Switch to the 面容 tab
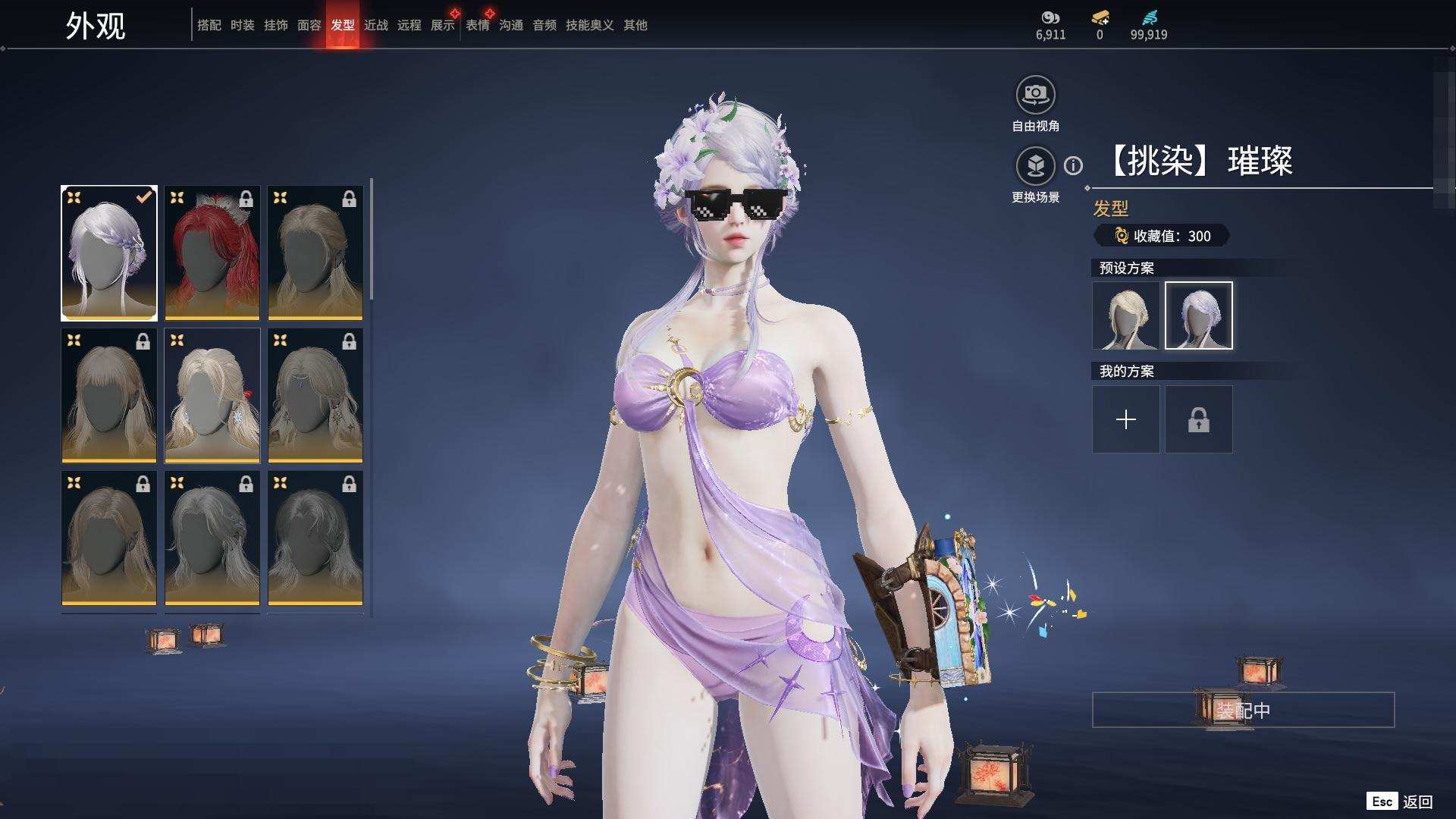Screen dimensions: 1456x819 click(309, 25)
